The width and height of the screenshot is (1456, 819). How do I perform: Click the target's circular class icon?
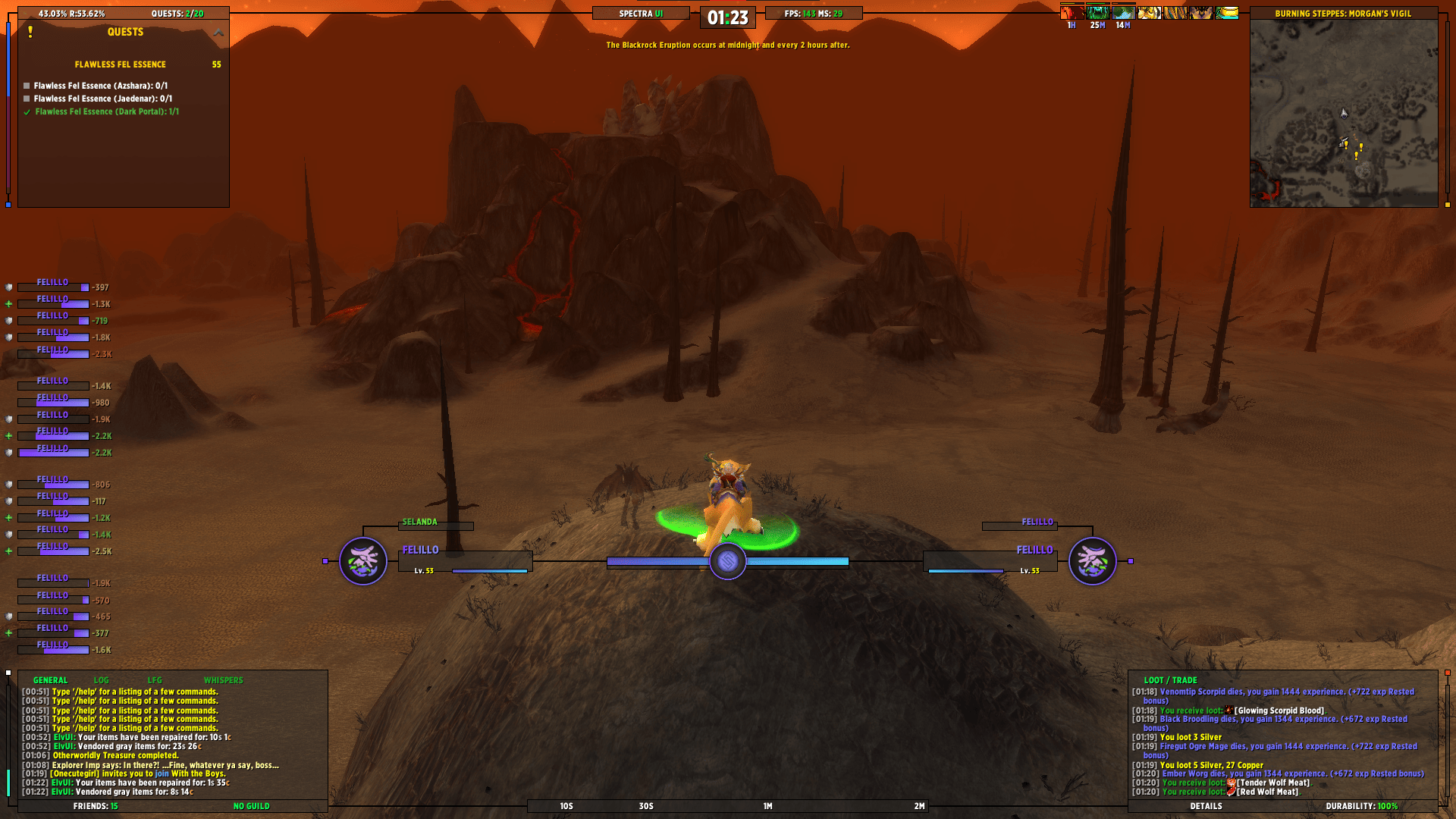[x=1094, y=561]
